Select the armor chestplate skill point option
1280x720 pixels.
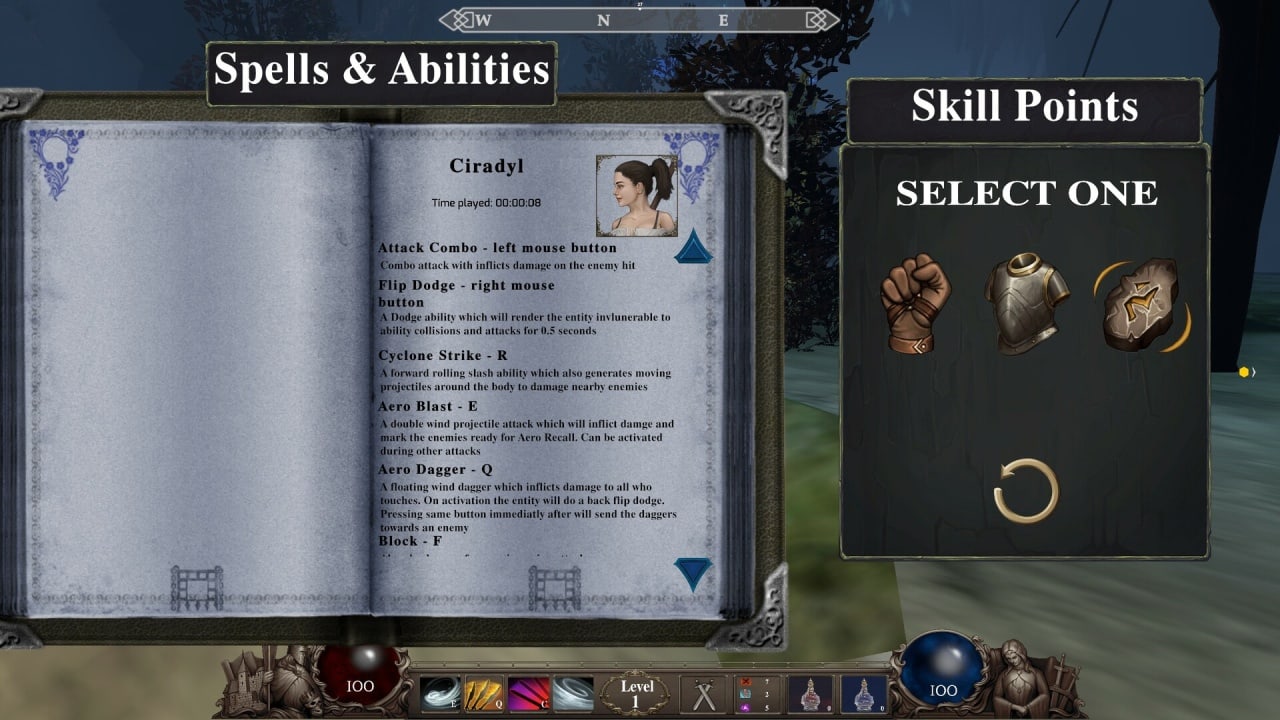[x=1026, y=303]
